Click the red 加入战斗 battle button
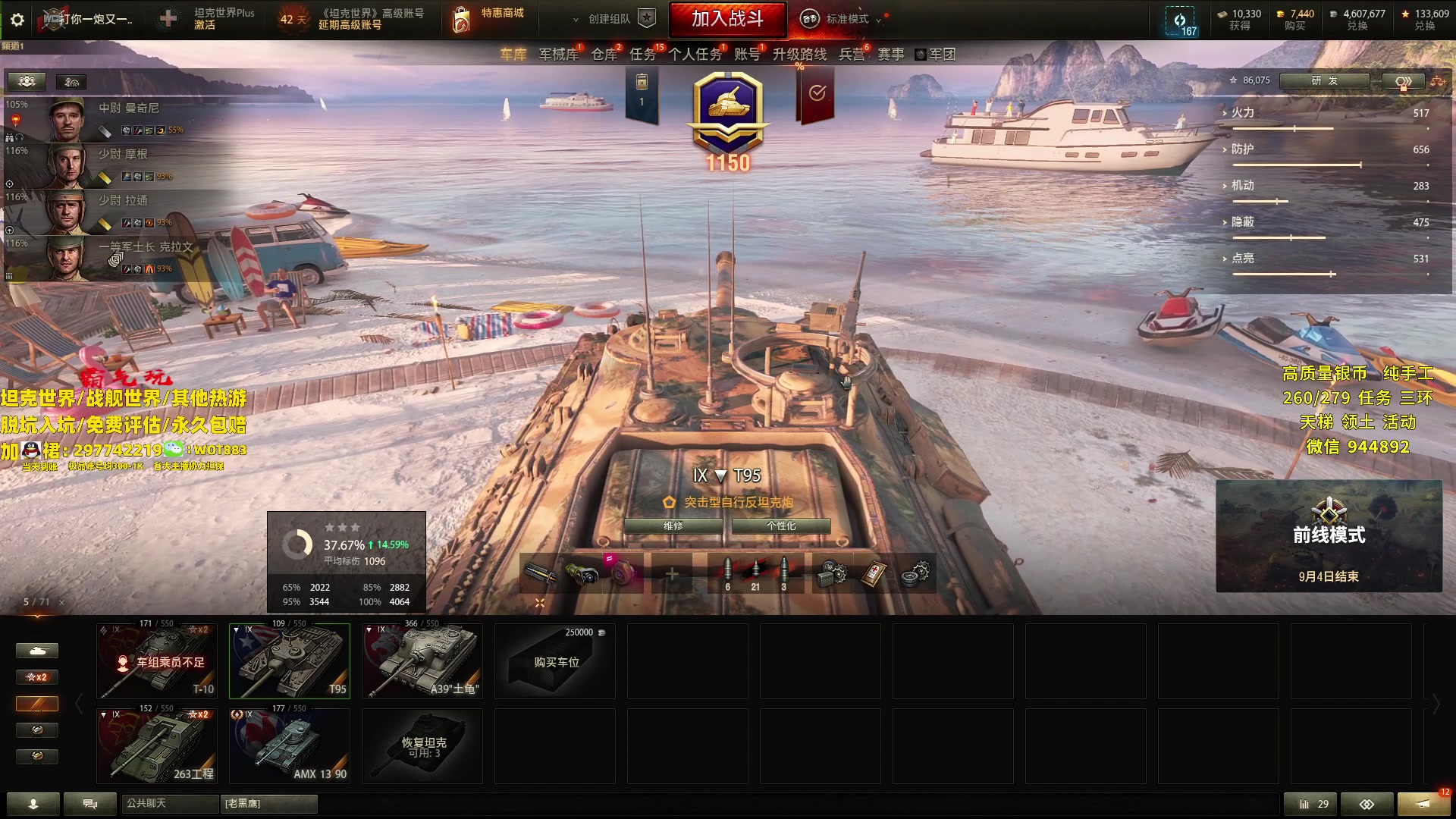Image resolution: width=1456 pixels, height=819 pixels. (x=727, y=19)
